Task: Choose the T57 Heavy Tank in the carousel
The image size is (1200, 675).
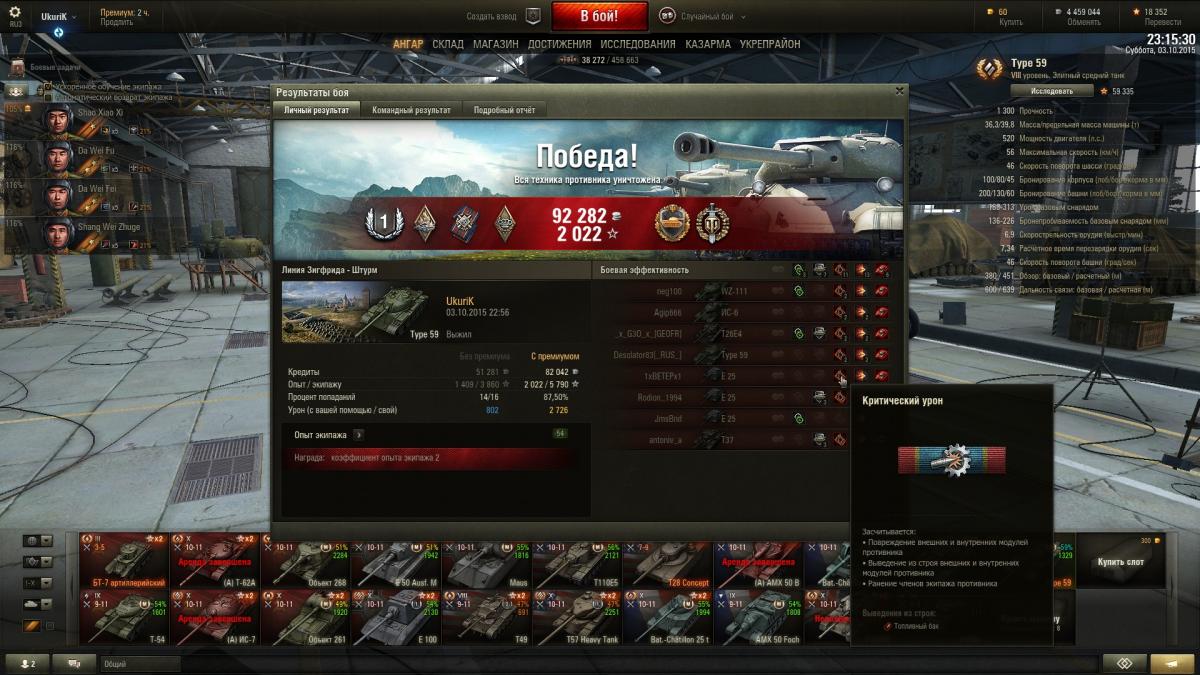Action: 577,616
